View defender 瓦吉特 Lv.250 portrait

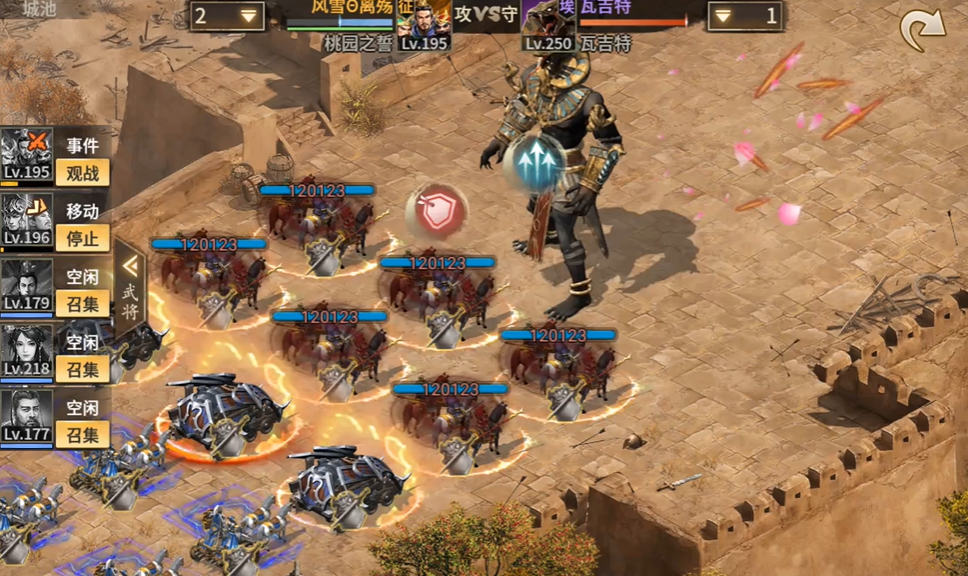point(547,27)
